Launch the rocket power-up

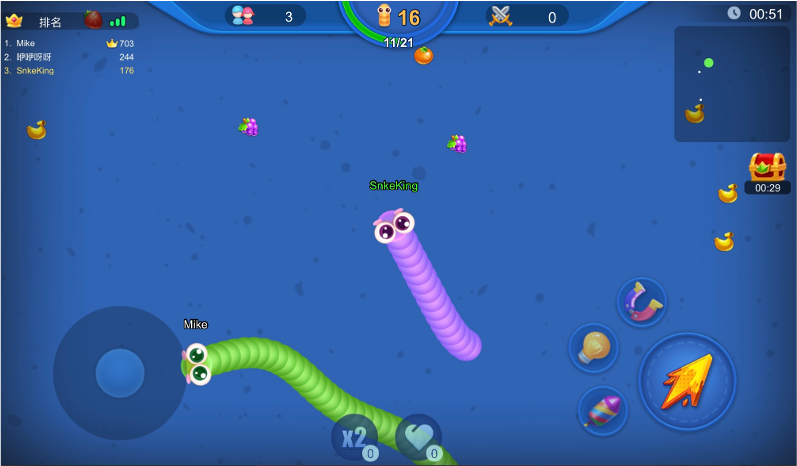[x=603, y=410]
